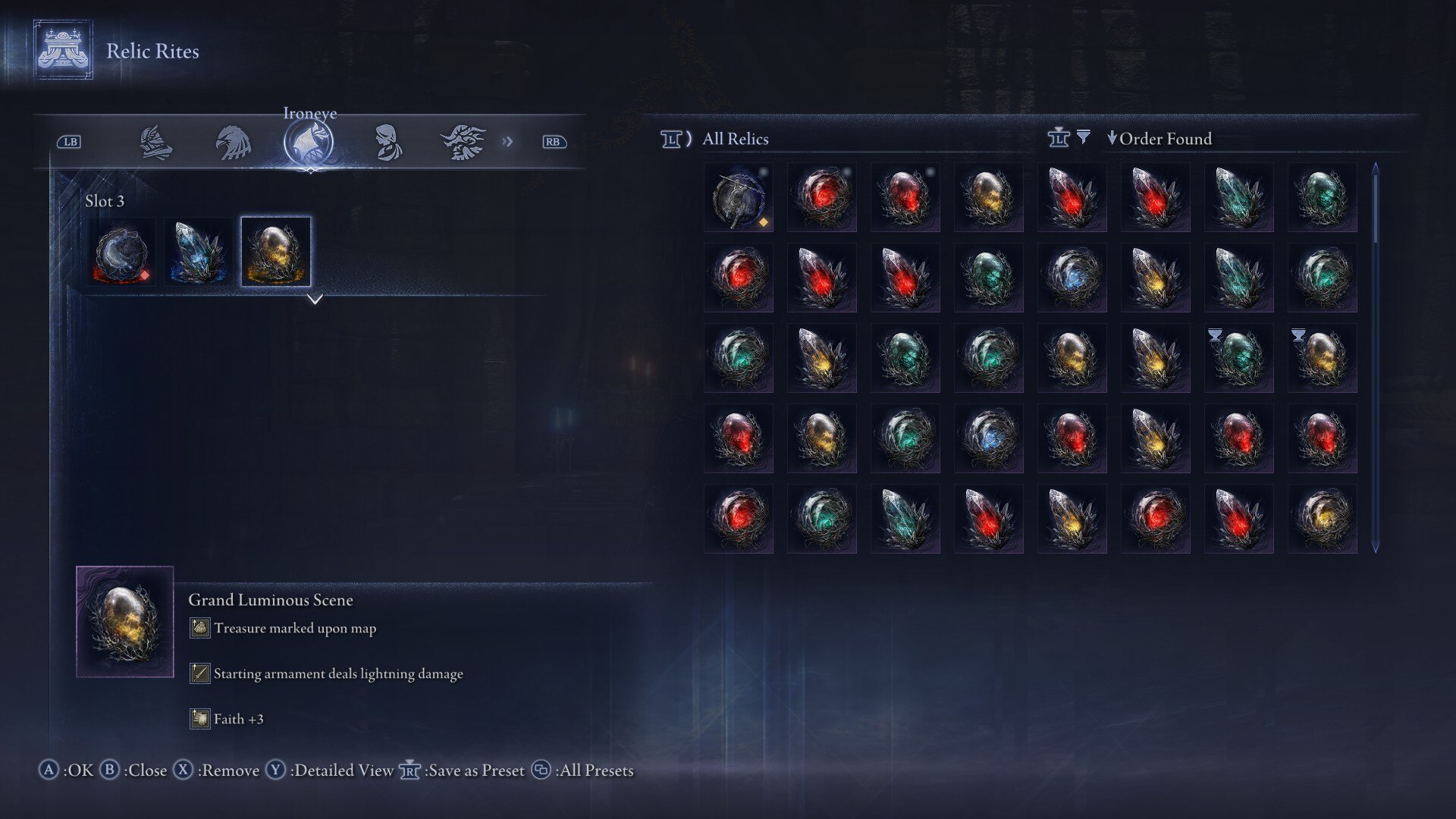Change the Order Found sort option
This screenshot has width=1456, height=819.
click(1159, 139)
